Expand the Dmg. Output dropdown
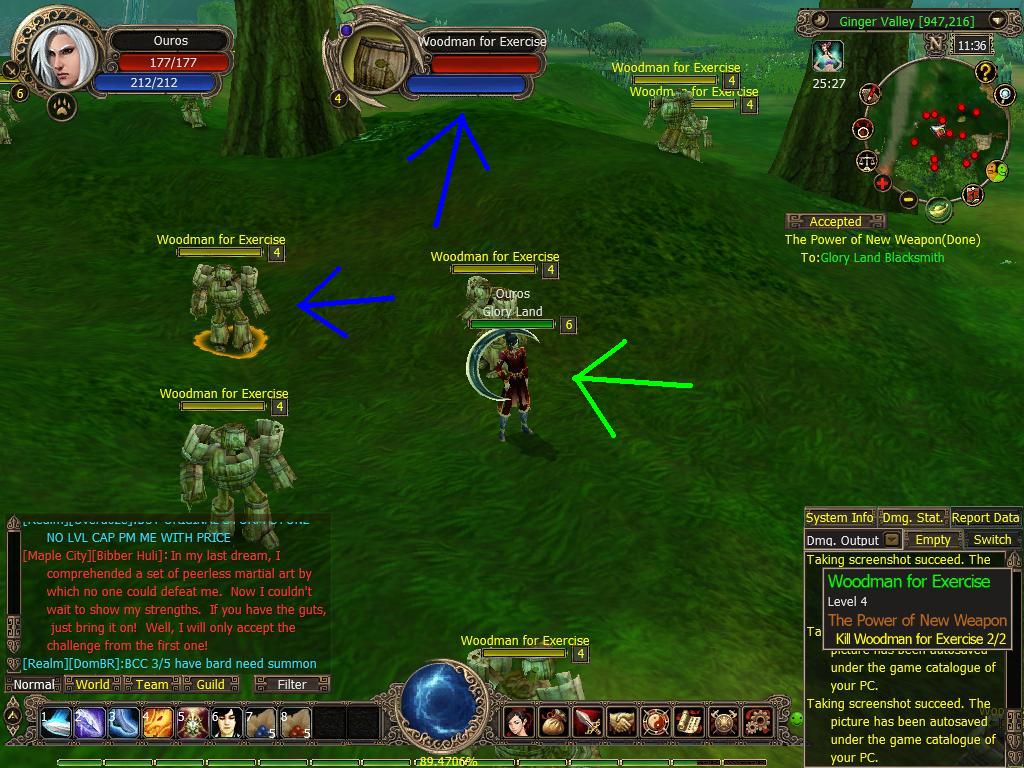This screenshot has width=1024, height=768. [x=893, y=540]
